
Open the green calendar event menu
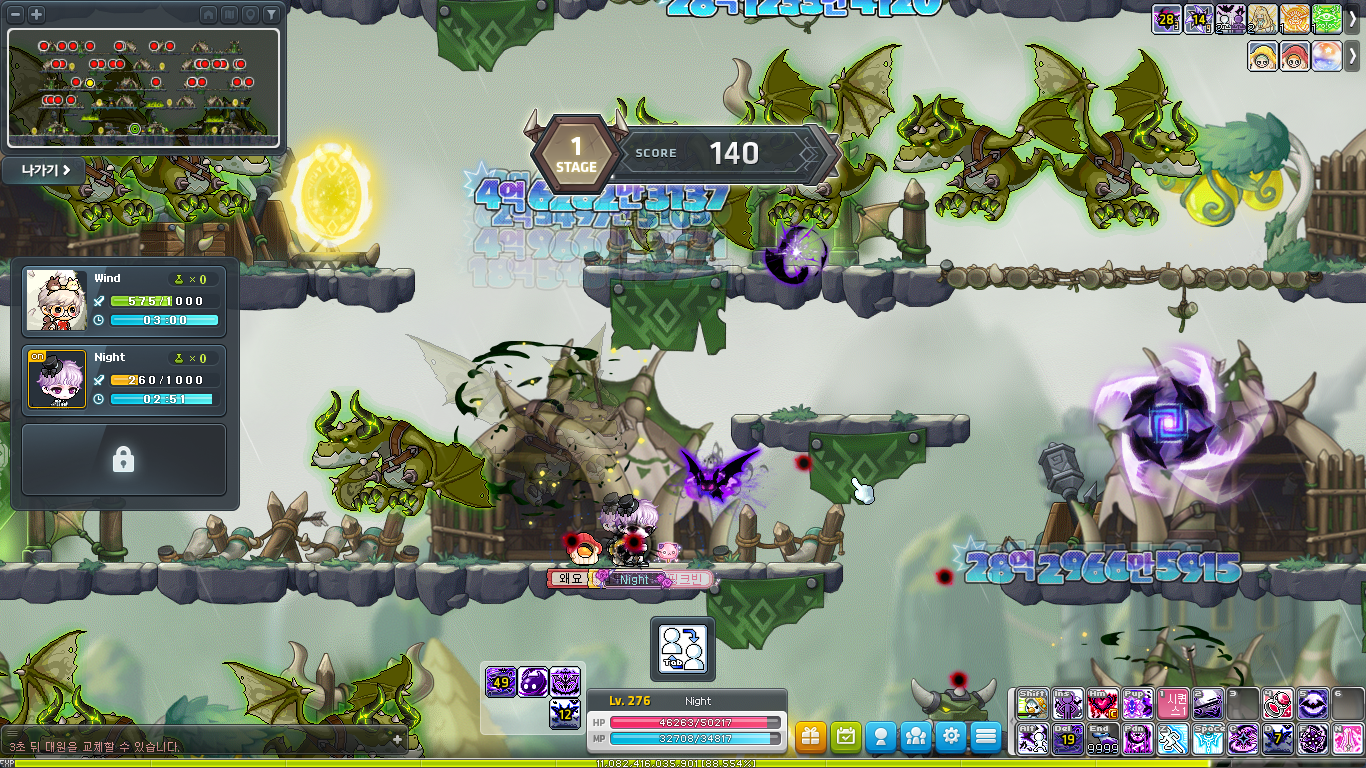click(846, 737)
